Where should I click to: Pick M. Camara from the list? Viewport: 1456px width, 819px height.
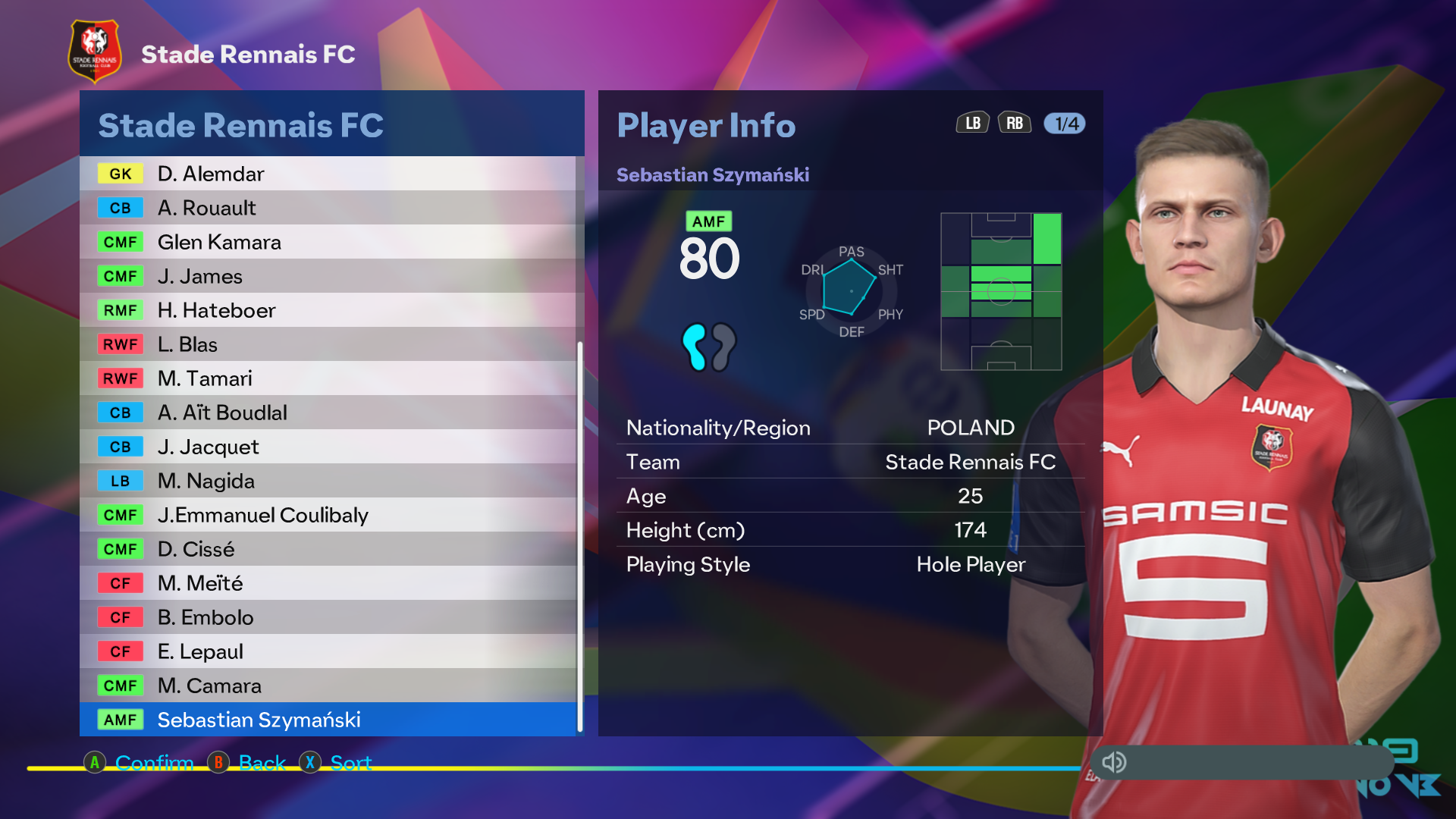tap(328, 686)
